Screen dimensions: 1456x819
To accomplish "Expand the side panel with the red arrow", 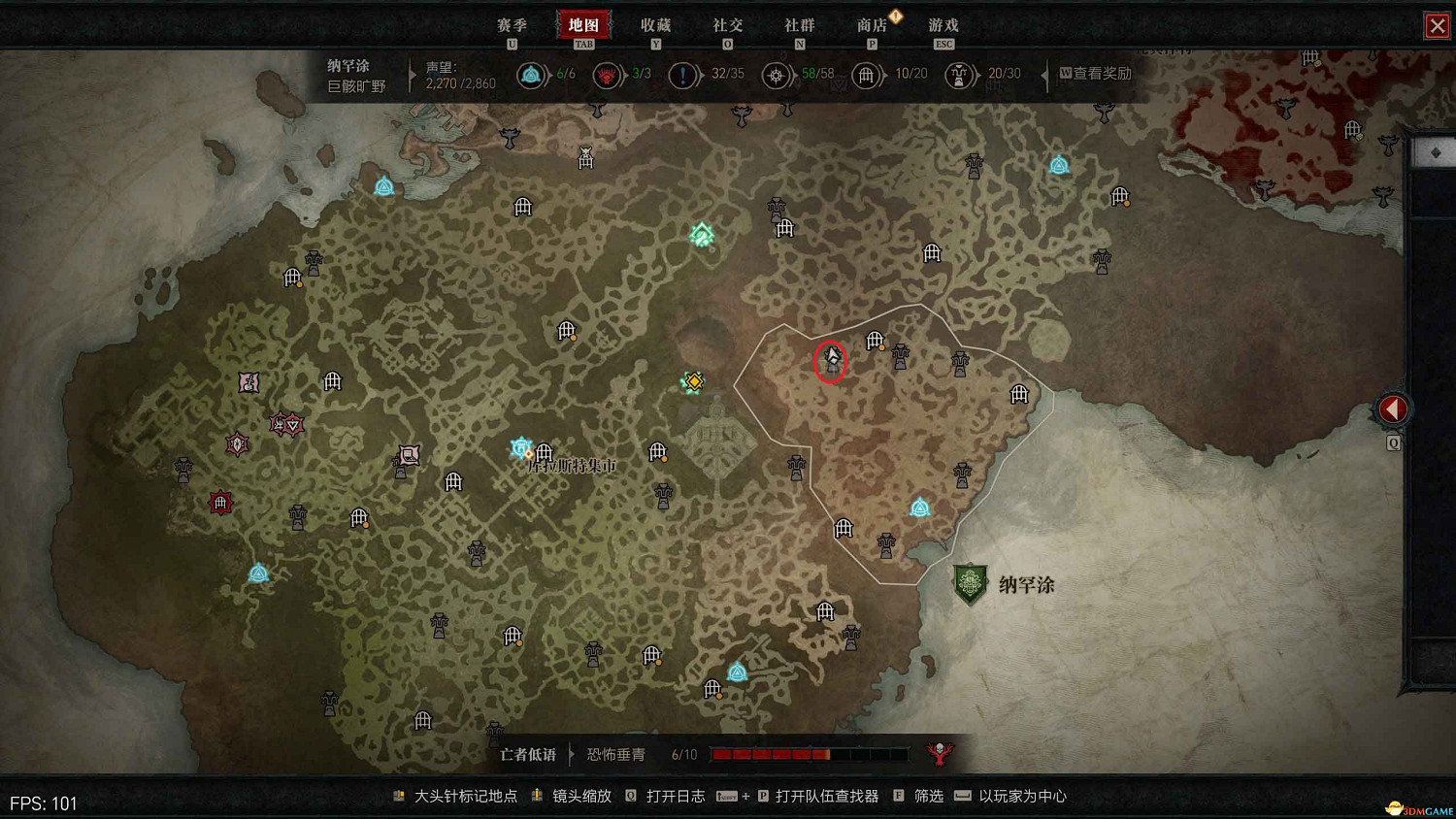I will click(x=1393, y=409).
